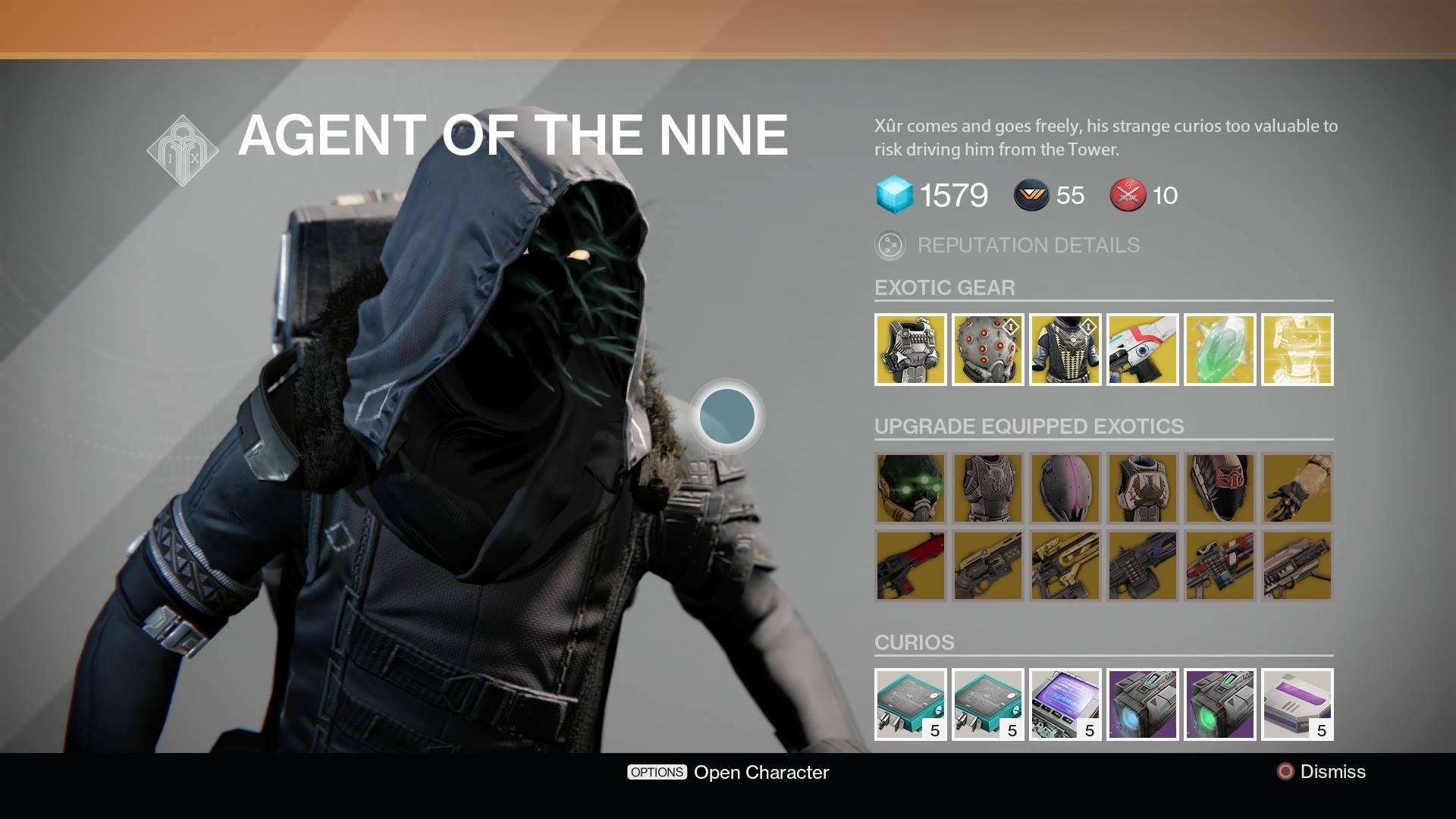This screenshot has height=819, width=1456.
Task: Select the green exotic engram in Exotic Gear
Action: (x=1219, y=350)
